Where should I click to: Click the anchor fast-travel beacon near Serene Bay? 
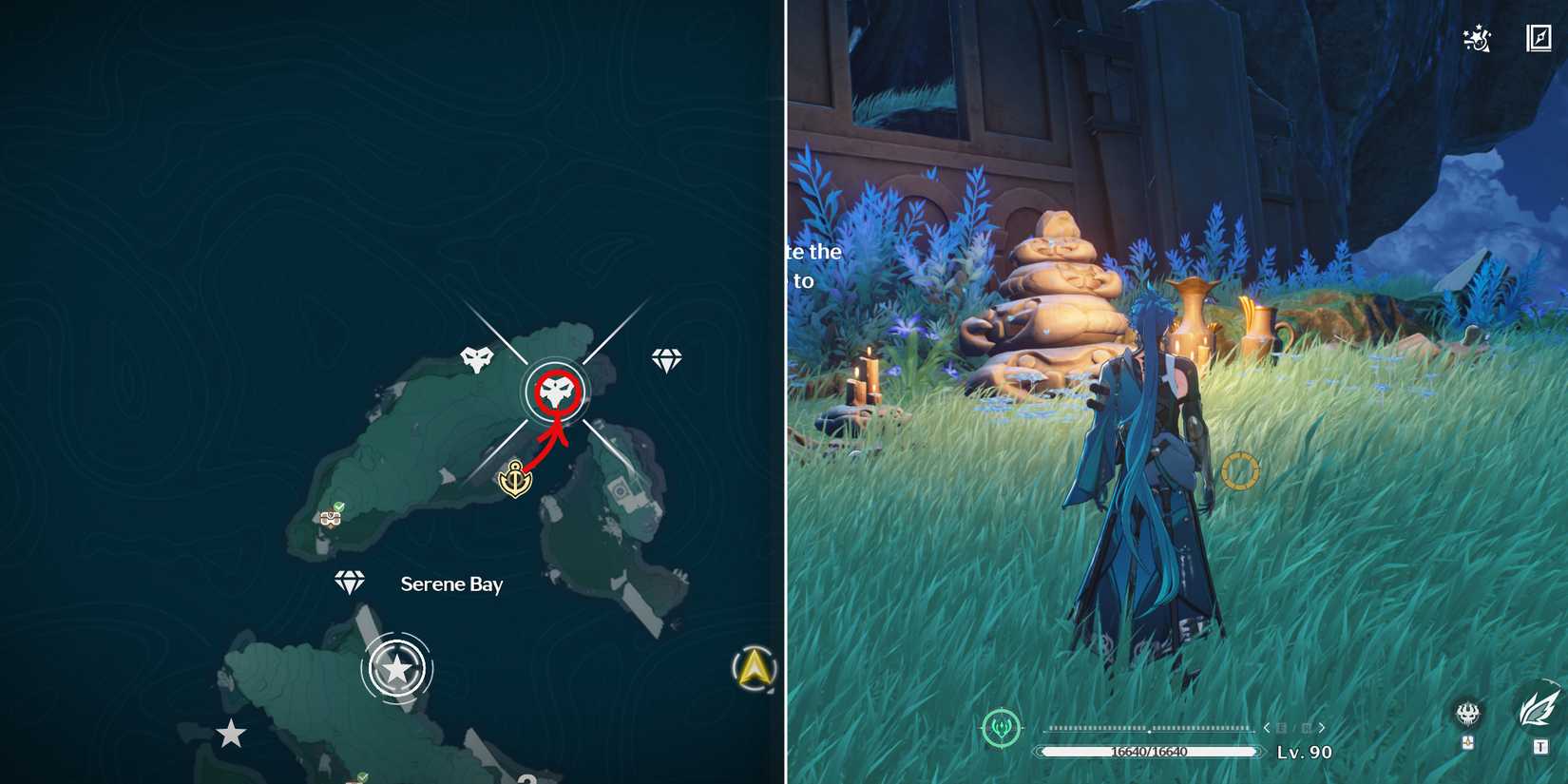click(x=513, y=479)
